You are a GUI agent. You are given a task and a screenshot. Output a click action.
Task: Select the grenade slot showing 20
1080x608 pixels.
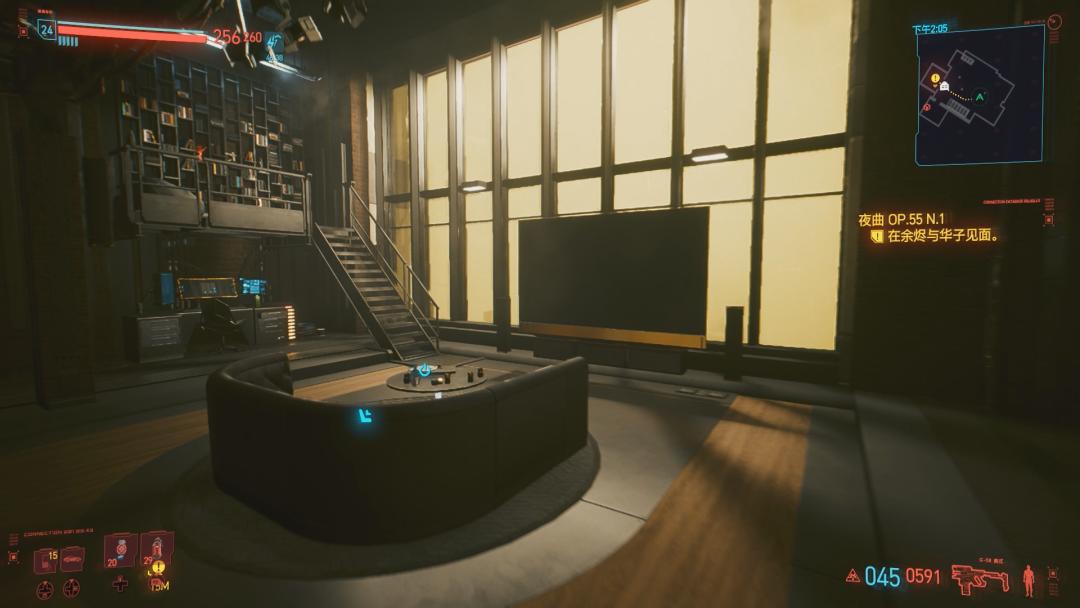click(x=119, y=552)
